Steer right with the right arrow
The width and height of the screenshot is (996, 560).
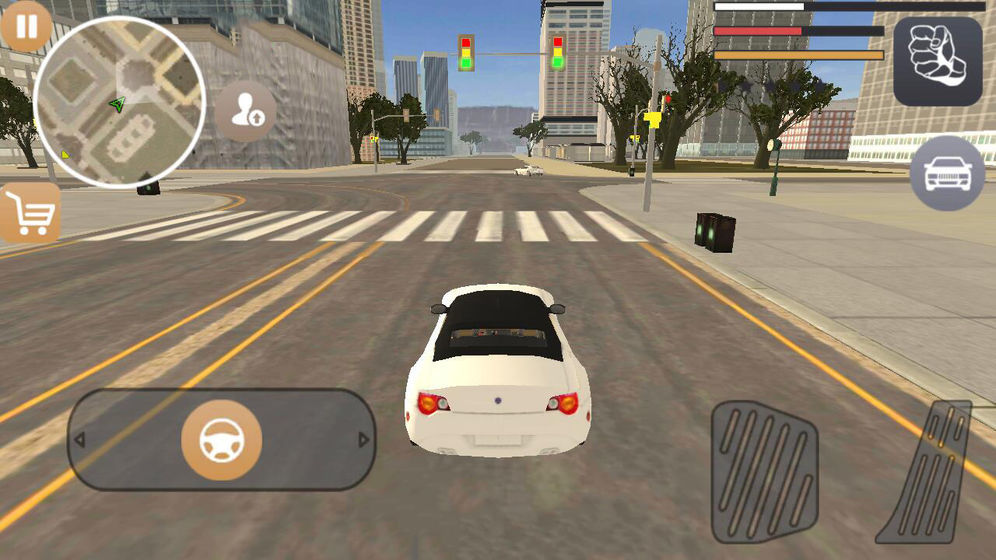pyautogui.click(x=363, y=440)
